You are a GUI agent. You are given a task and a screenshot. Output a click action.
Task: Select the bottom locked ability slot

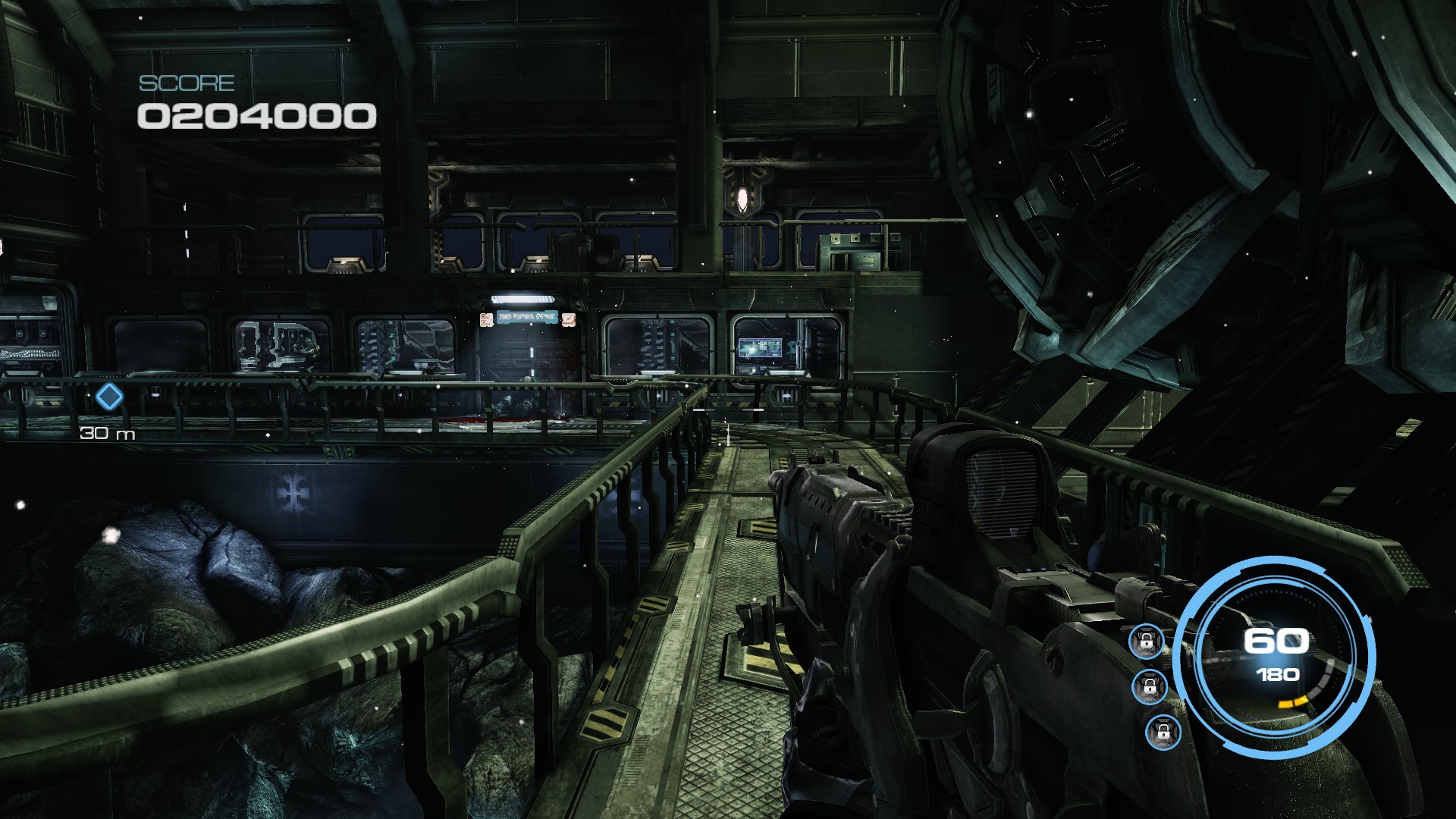tap(1164, 734)
